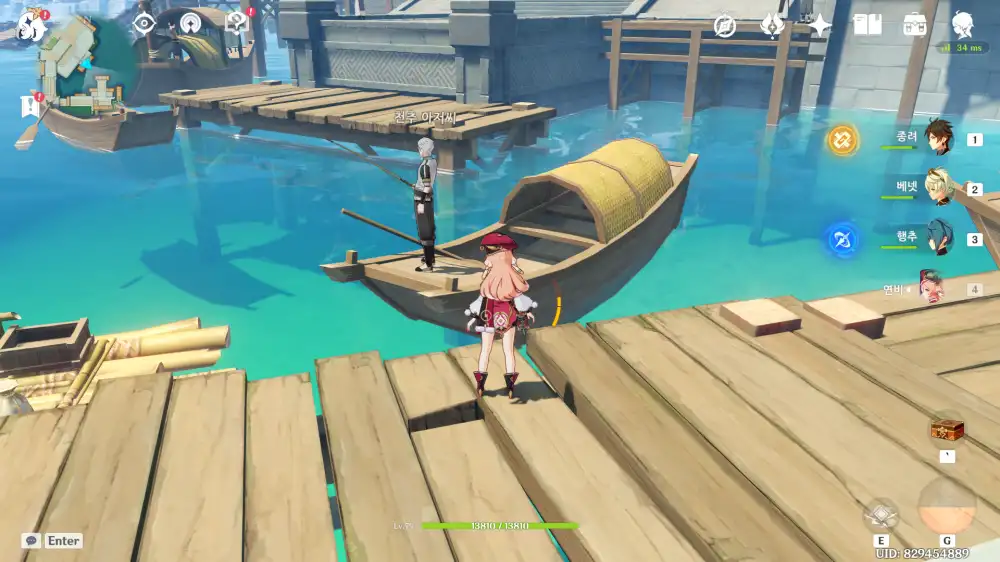Open the character profile head icon
The image size is (1000, 562).
(x=963, y=25)
